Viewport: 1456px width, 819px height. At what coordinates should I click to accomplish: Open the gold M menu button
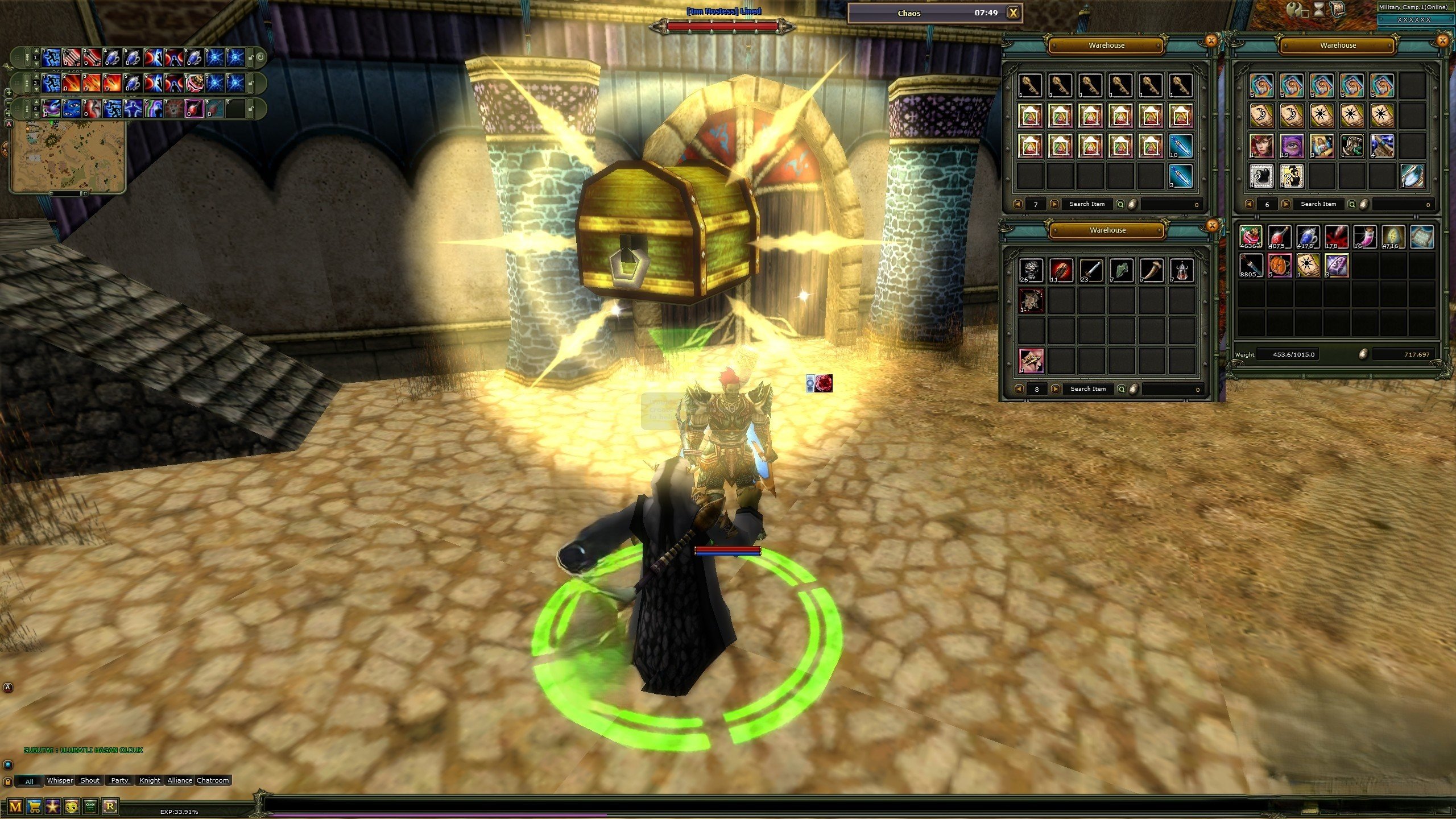pyautogui.click(x=15, y=806)
